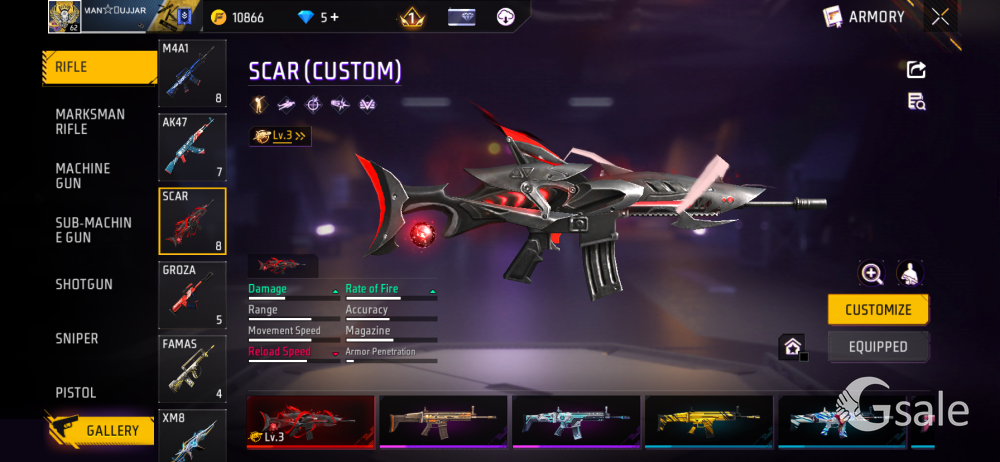Share the SCAR skin
The height and width of the screenshot is (462, 1000).
click(916, 69)
